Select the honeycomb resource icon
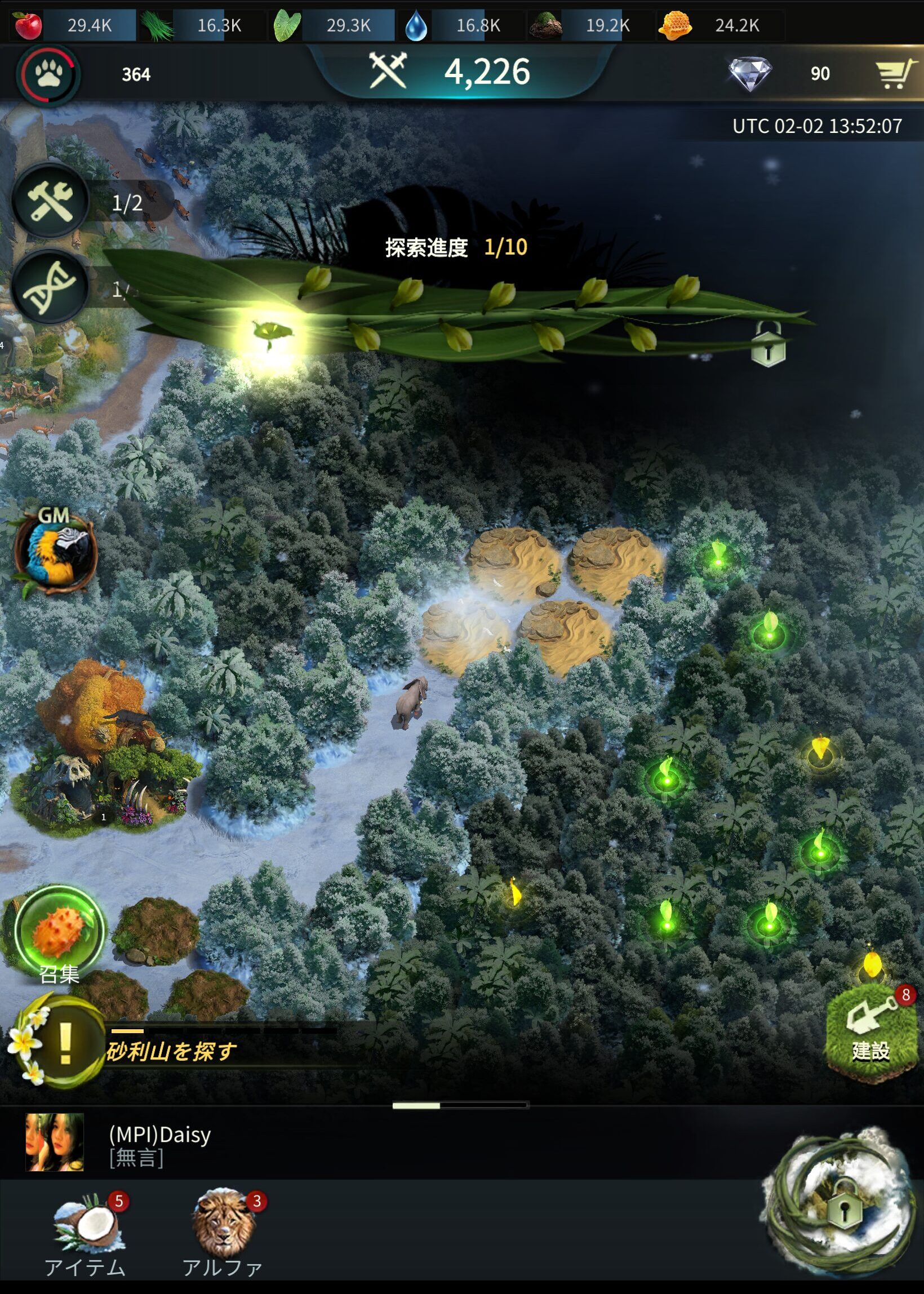 pos(675,25)
